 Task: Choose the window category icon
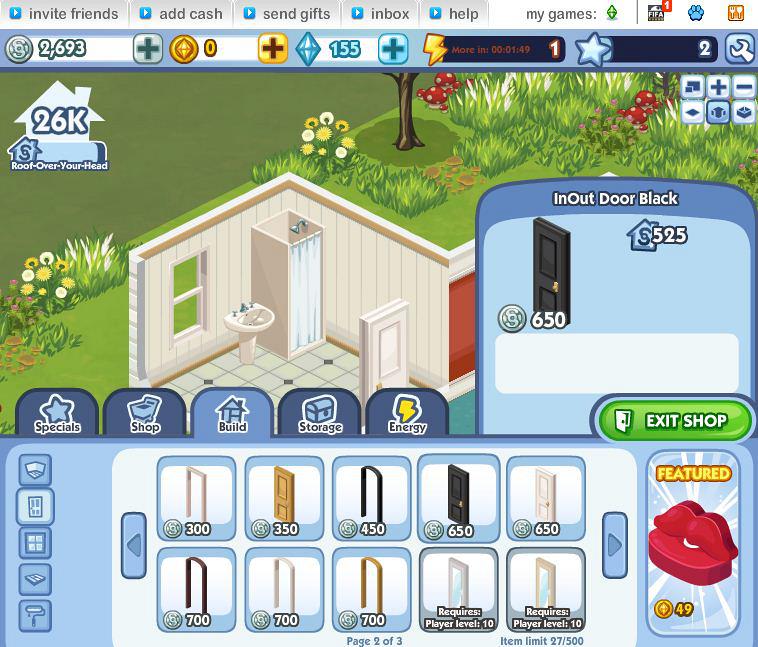tap(35, 543)
